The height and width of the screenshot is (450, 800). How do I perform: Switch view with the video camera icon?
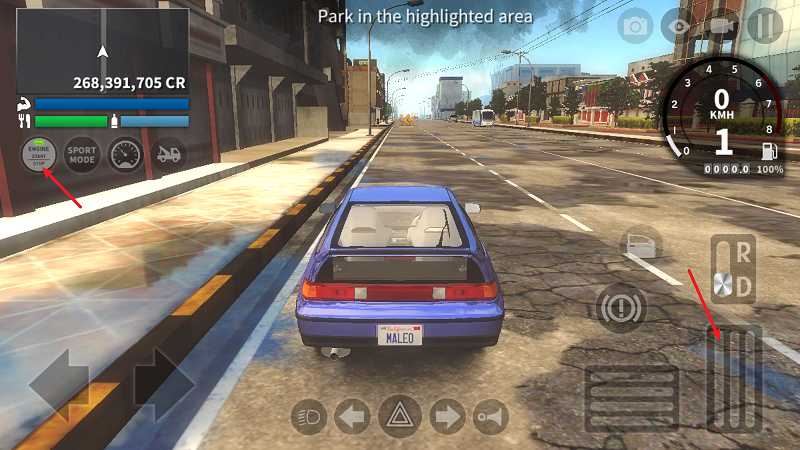[x=721, y=26]
